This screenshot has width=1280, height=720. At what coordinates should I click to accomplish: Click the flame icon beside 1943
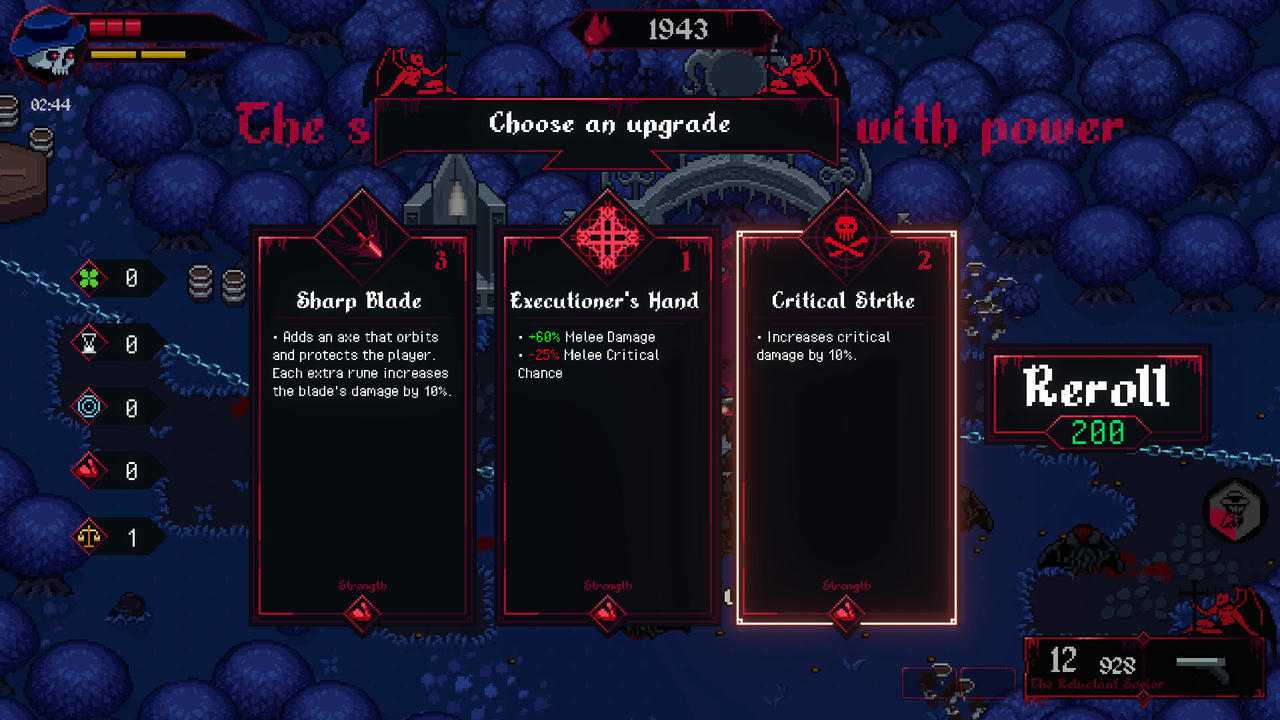click(x=596, y=29)
